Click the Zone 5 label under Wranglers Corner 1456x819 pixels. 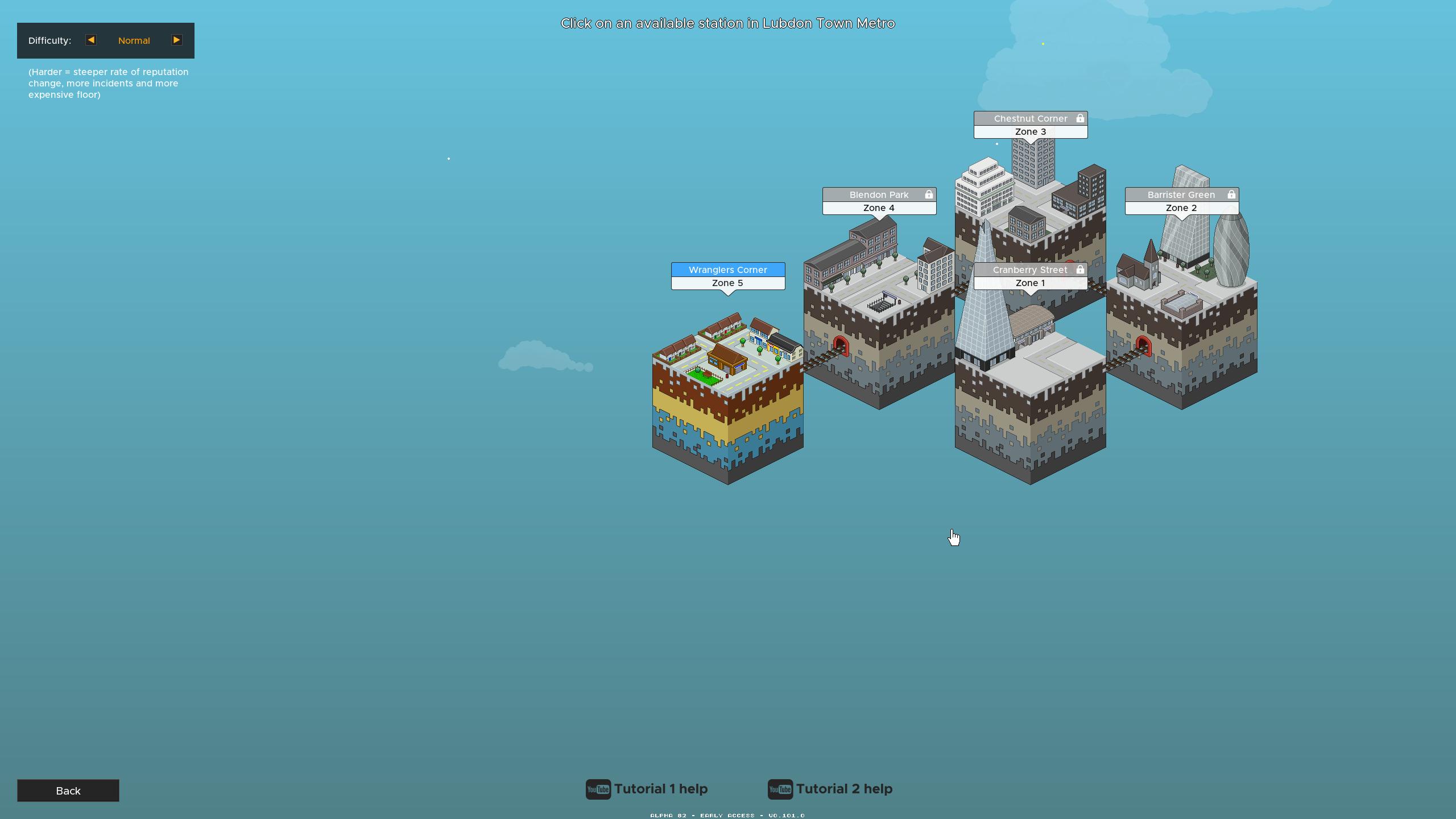[x=728, y=283]
